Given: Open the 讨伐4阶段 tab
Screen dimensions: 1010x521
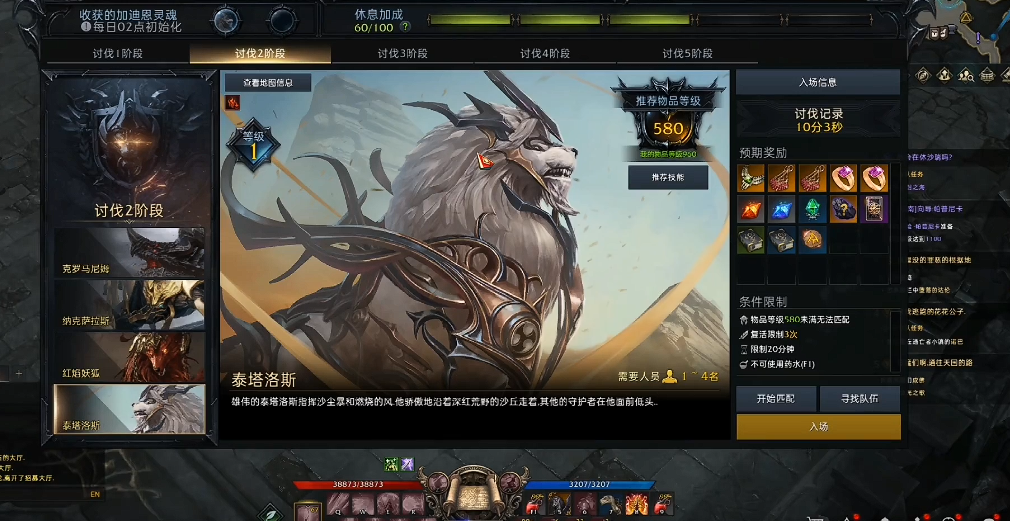Looking at the screenshot, I should (x=545, y=54).
